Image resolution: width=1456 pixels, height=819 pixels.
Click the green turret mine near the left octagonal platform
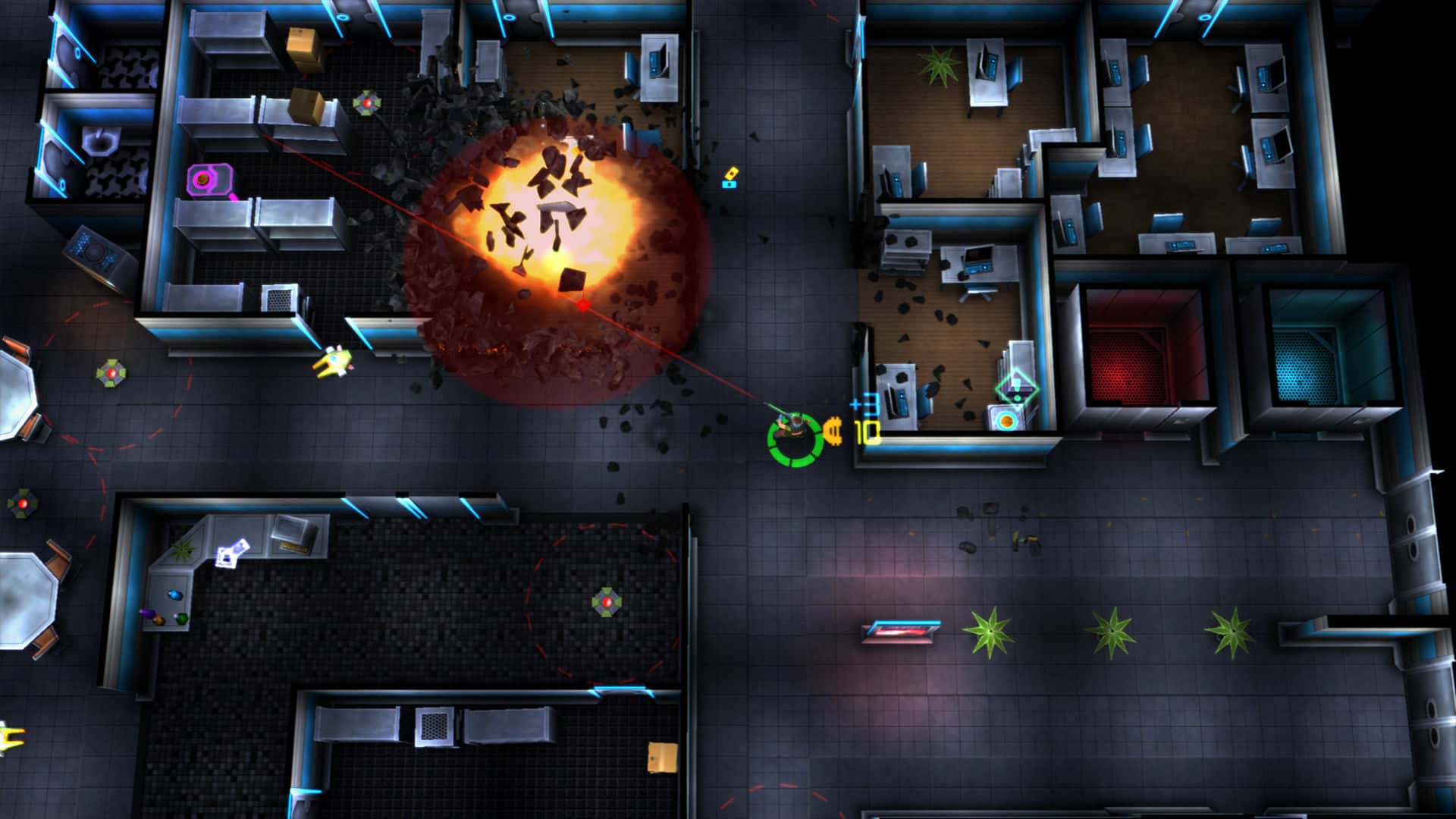pyautogui.click(x=110, y=373)
